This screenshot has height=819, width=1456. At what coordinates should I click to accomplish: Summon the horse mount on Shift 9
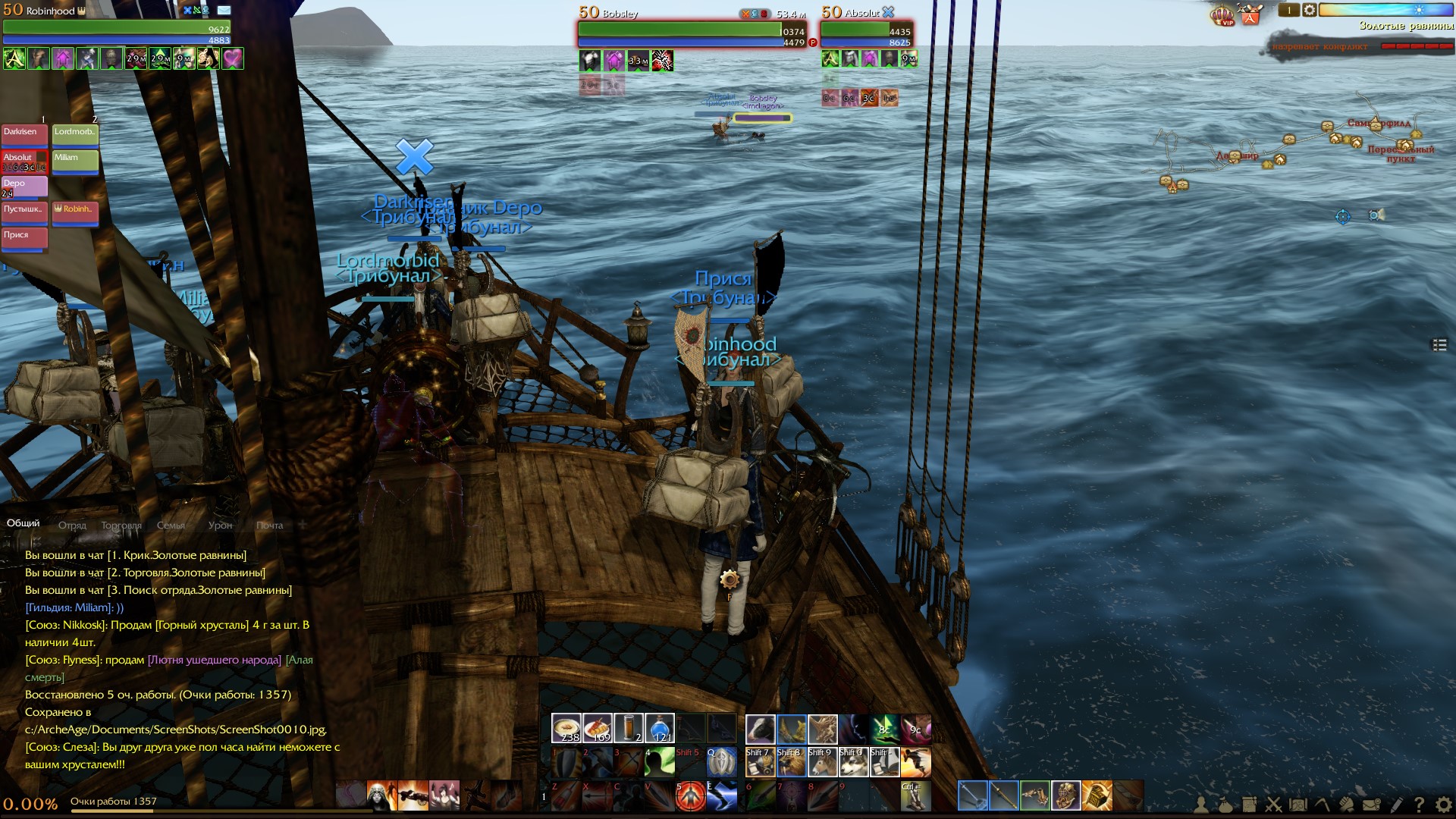[x=822, y=761]
